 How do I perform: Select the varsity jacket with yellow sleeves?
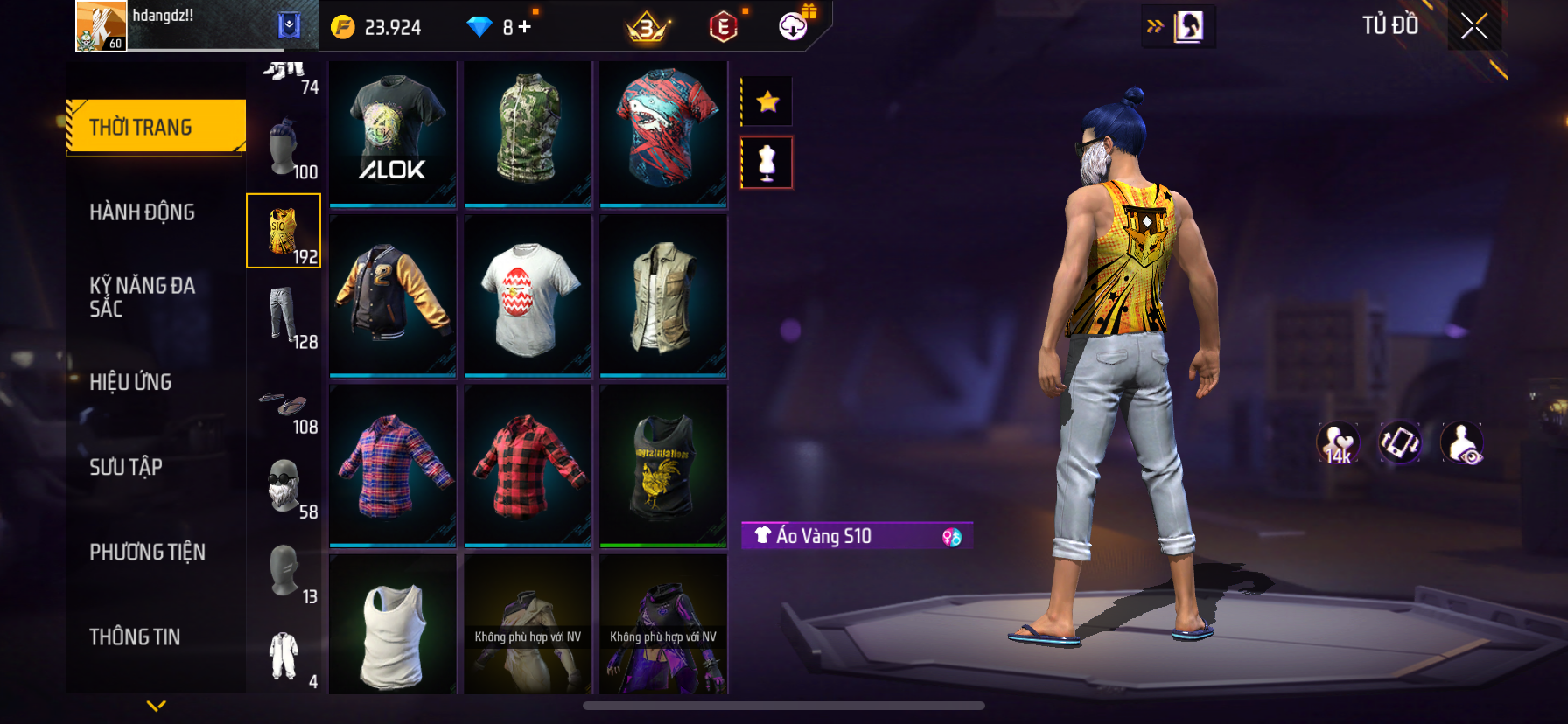(393, 296)
